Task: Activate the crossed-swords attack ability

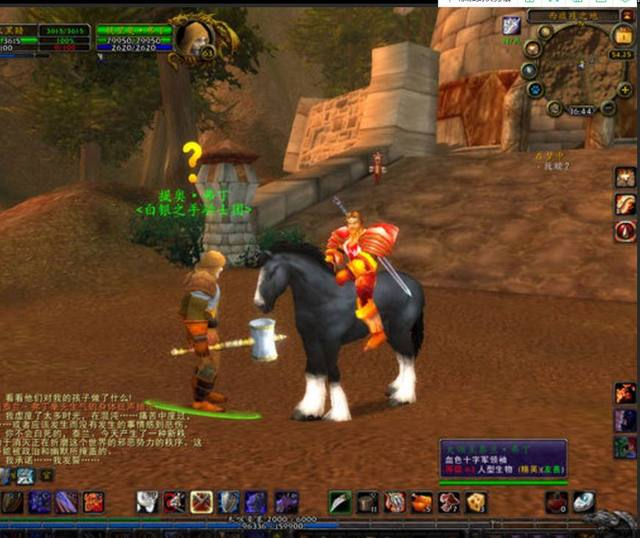Action: coord(200,502)
